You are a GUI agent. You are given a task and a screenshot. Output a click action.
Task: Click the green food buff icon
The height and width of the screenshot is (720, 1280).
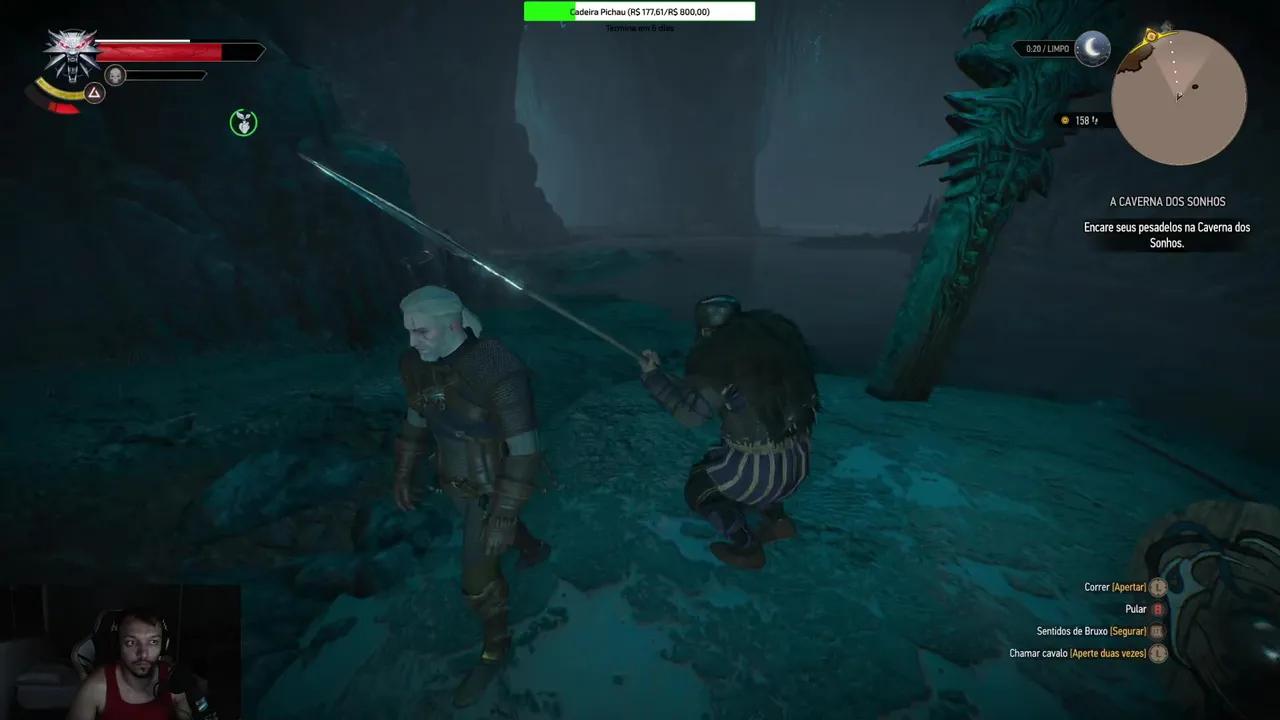[x=243, y=122]
